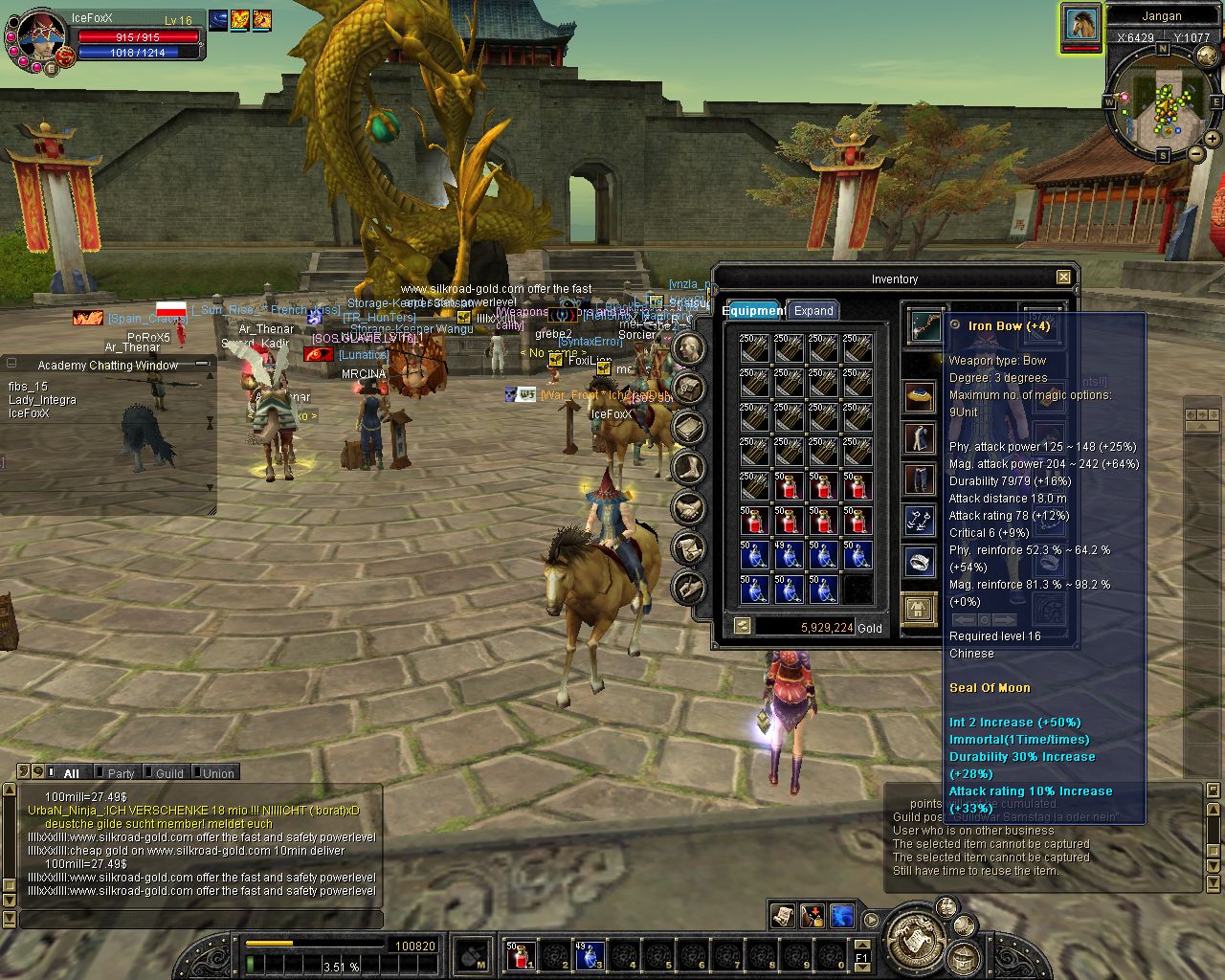Open the avatar outfit button in inventory

tap(920, 608)
